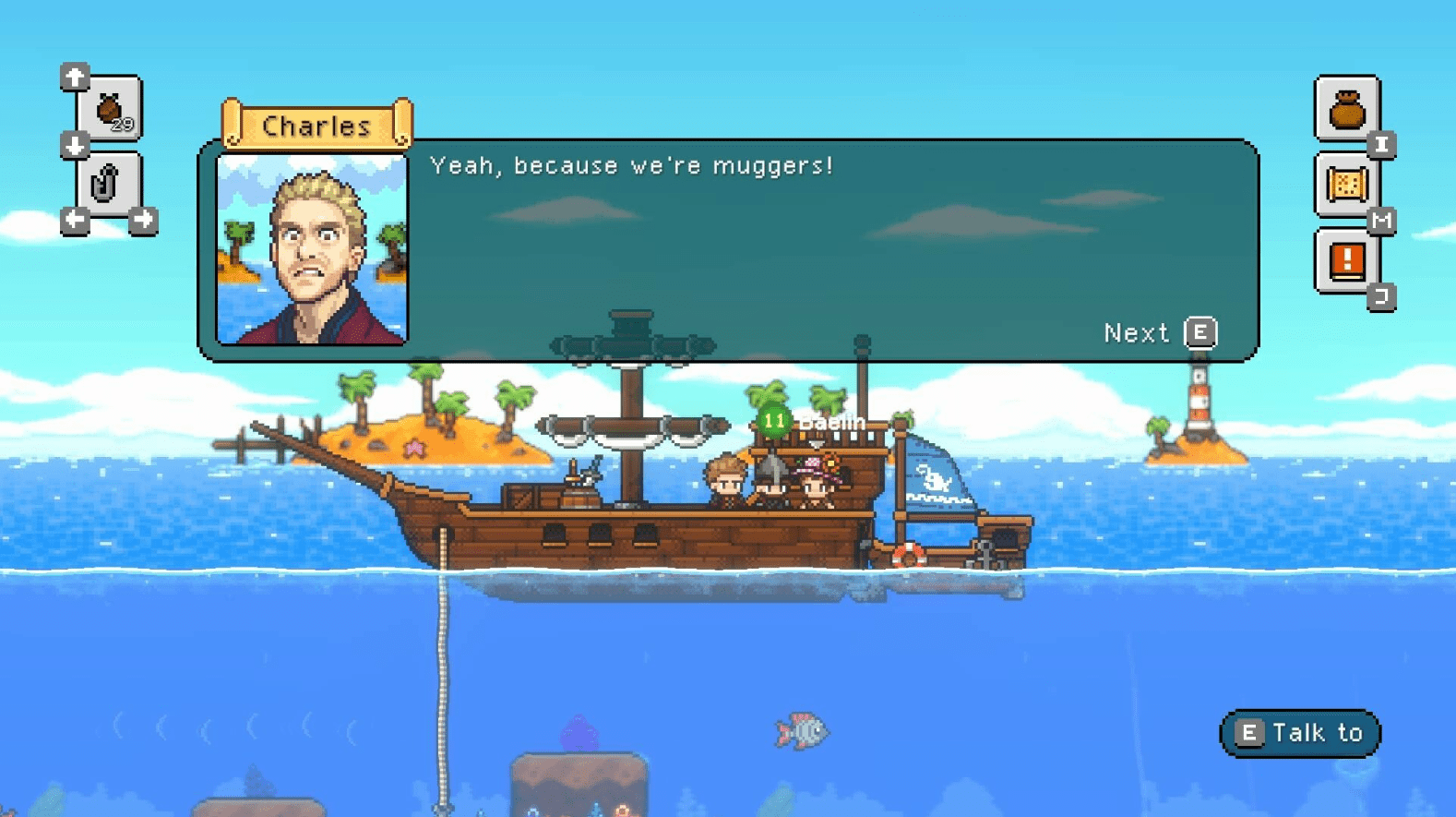Open the map icon marked with M
Image resolution: width=1456 pixels, height=817 pixels.
tap(1348, 184)
